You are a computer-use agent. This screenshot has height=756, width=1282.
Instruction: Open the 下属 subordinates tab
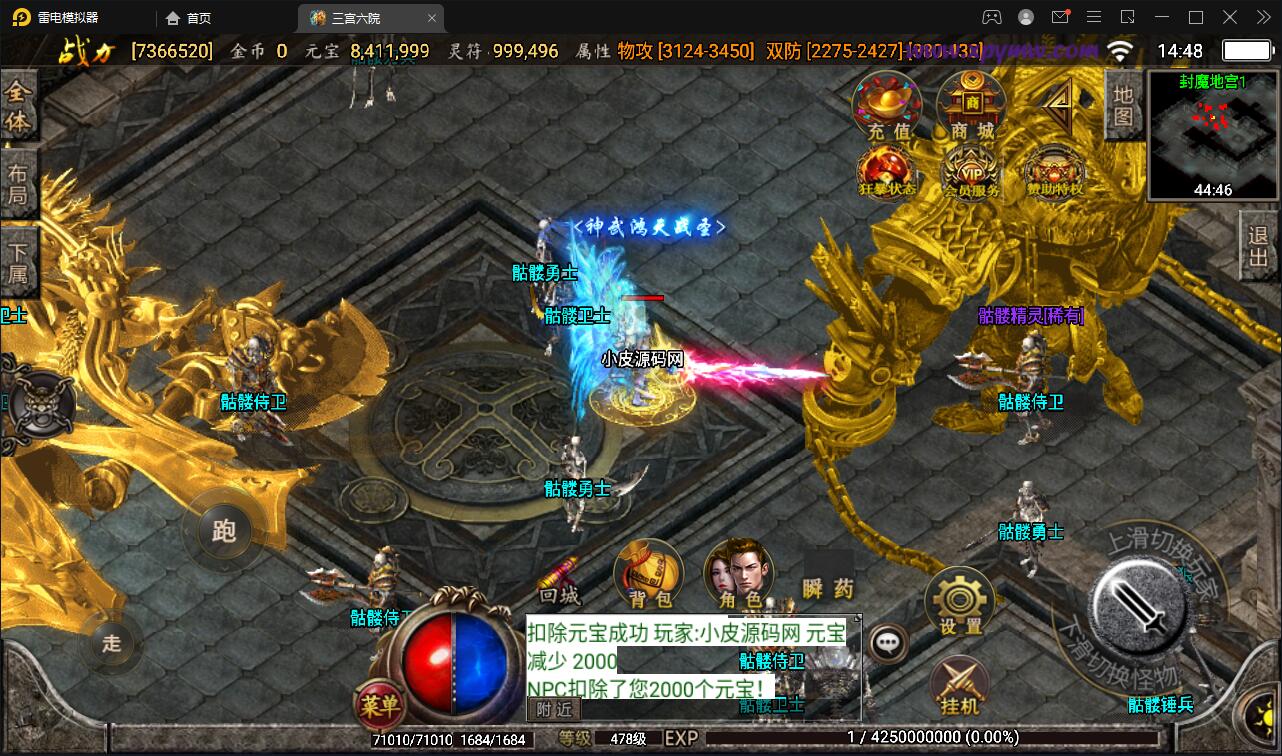[x=18, y=261]
